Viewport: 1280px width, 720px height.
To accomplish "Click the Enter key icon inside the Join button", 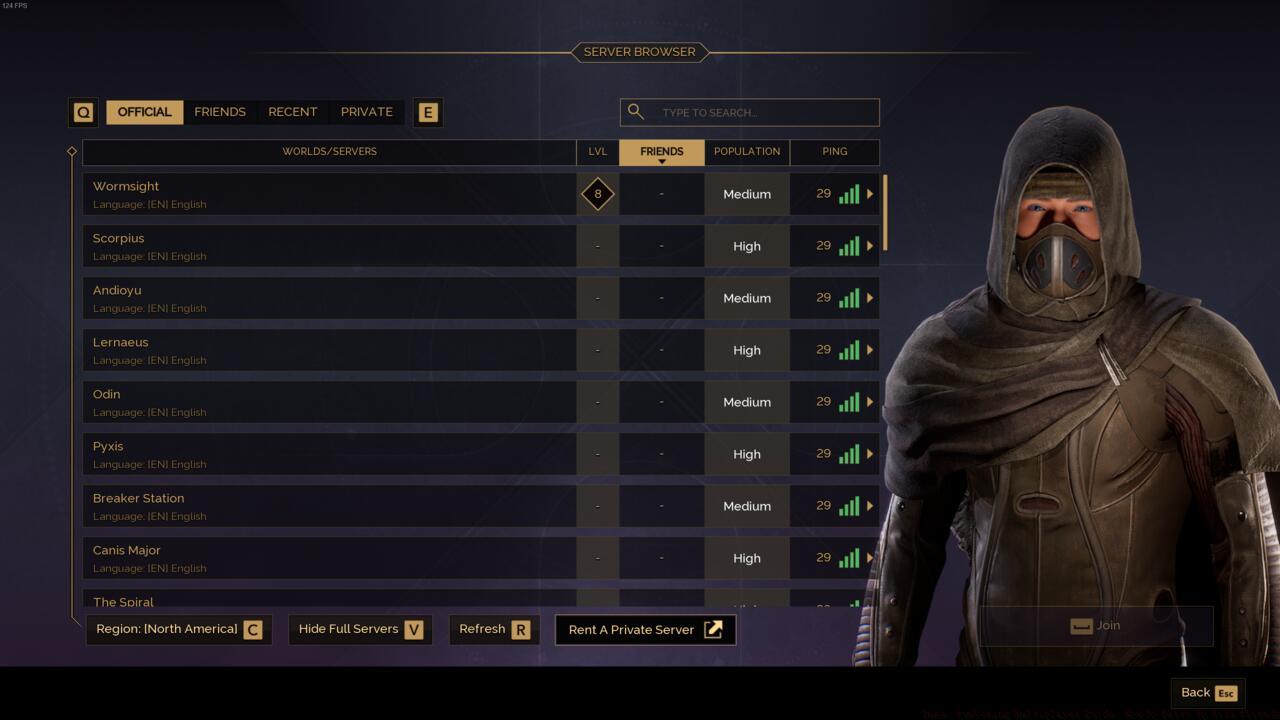I will point(1081,625).
